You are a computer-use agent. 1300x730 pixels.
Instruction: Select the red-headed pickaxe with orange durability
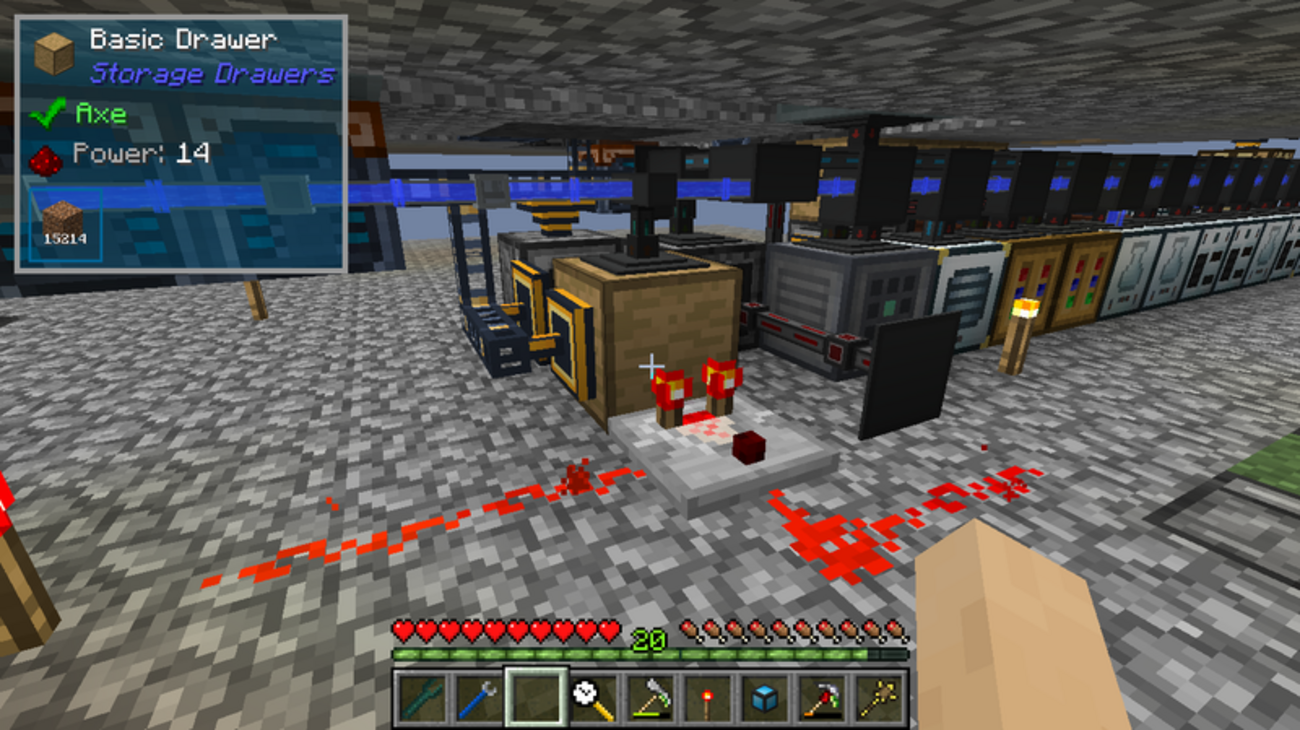point(823,697)
